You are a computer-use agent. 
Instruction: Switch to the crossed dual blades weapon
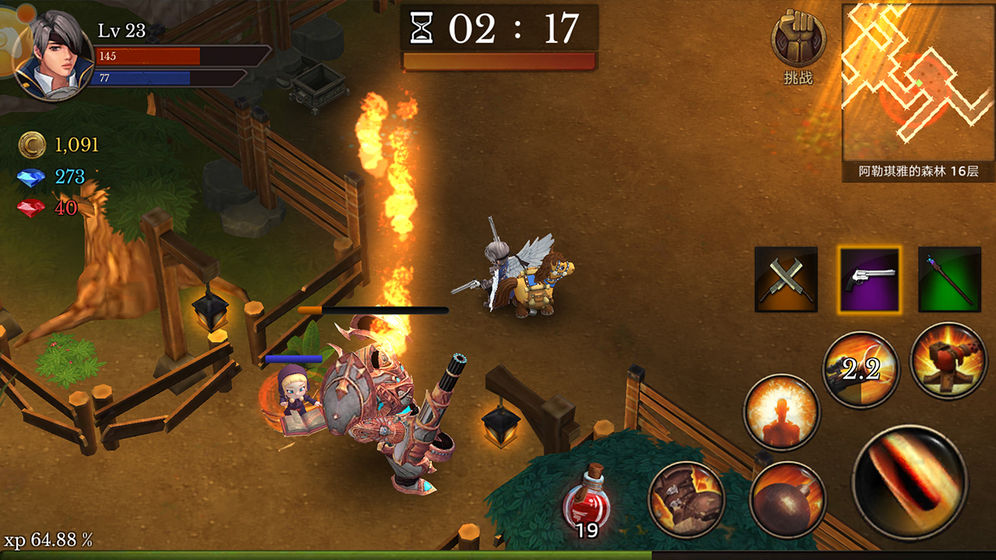[786, 279]
